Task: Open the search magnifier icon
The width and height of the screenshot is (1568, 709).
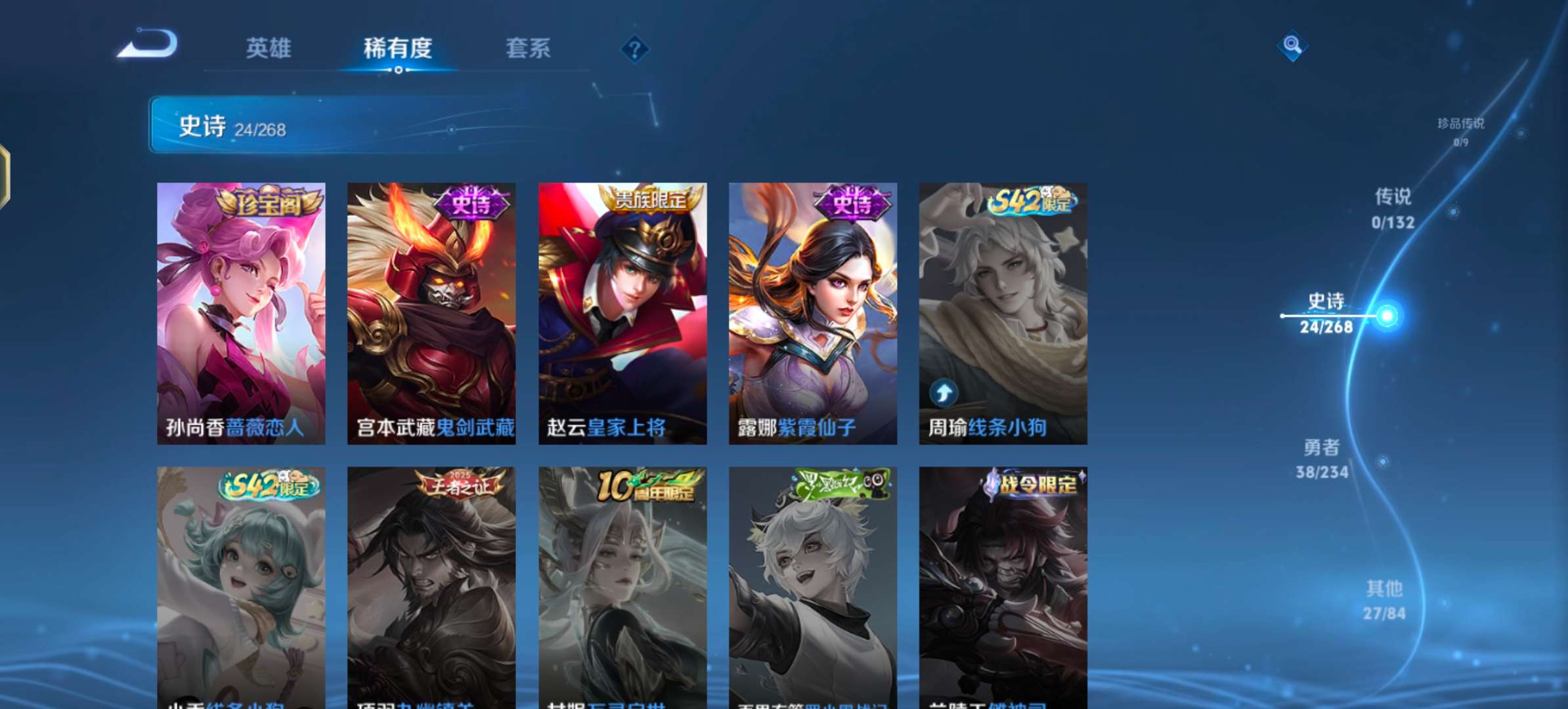Action: [x=1292, y=47]
